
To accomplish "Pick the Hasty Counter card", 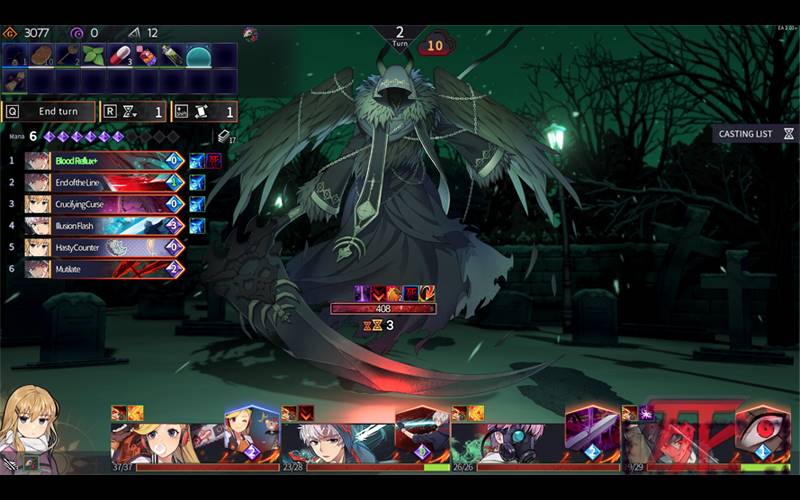I will pos(105,247).
